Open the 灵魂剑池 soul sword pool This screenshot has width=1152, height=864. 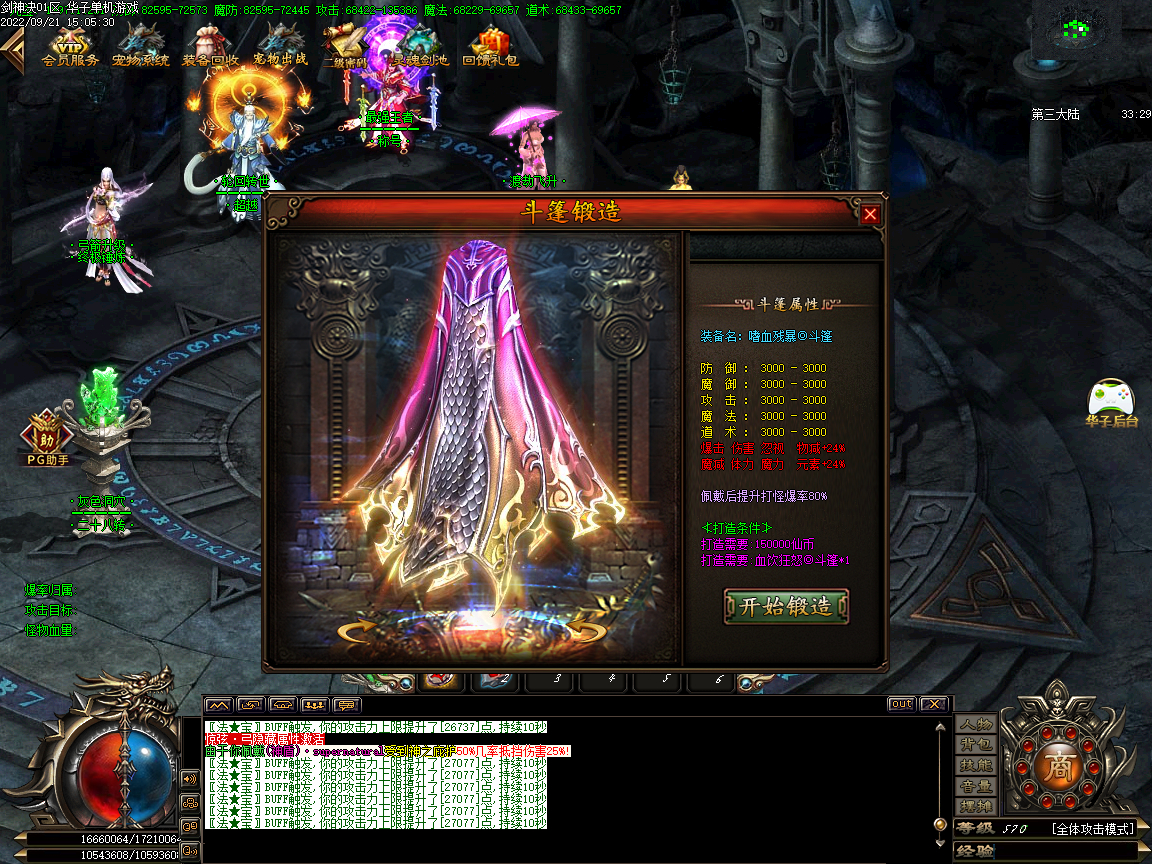point(420,47)
